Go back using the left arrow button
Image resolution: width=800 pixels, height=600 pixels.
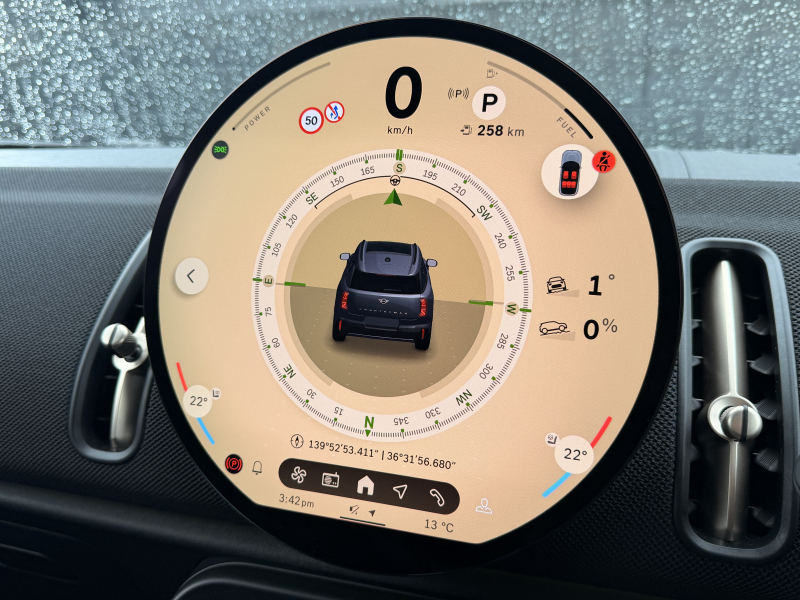click(x=191, y=274)
